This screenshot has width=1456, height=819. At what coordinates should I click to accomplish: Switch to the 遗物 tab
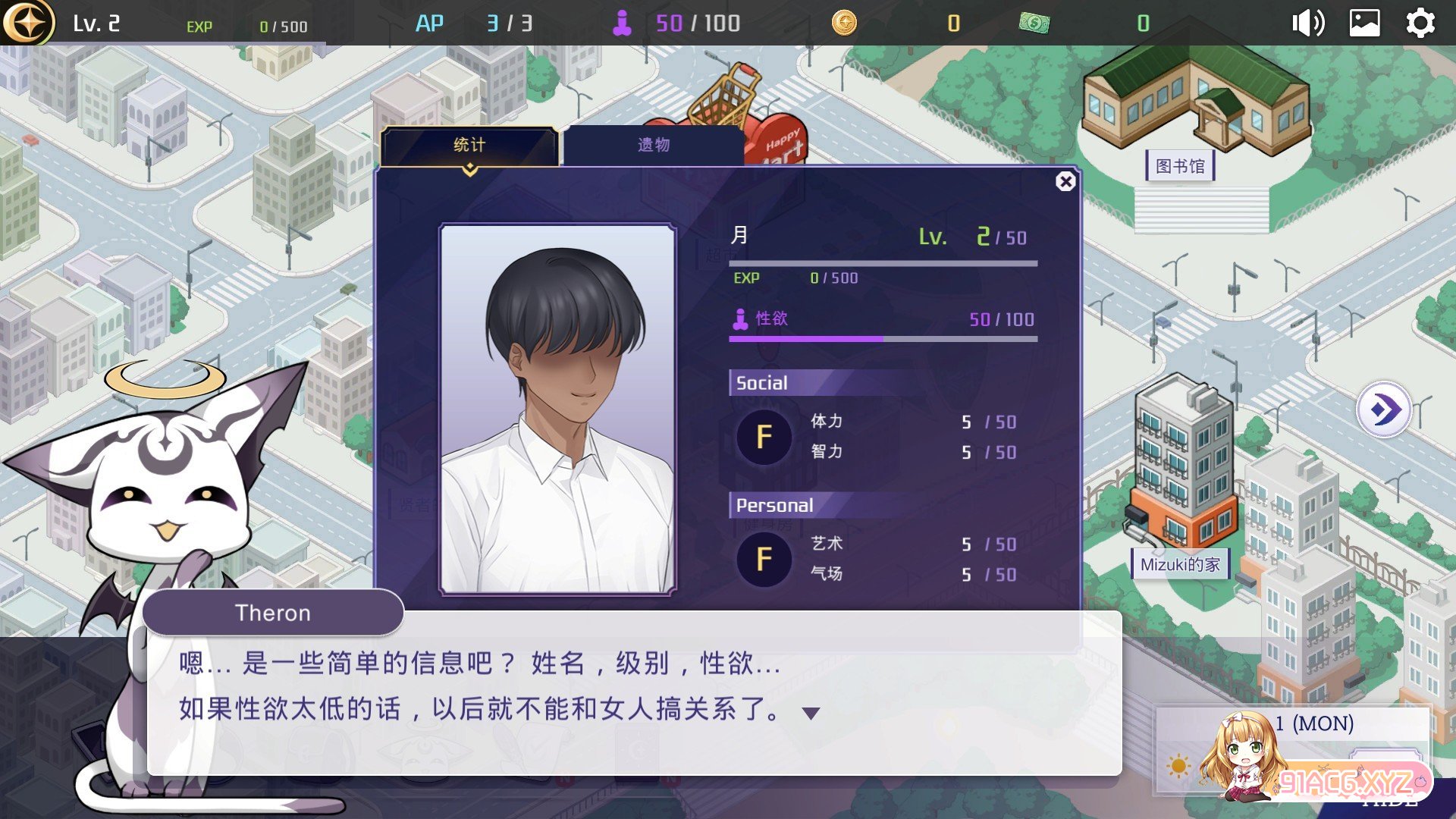(653, 145)
